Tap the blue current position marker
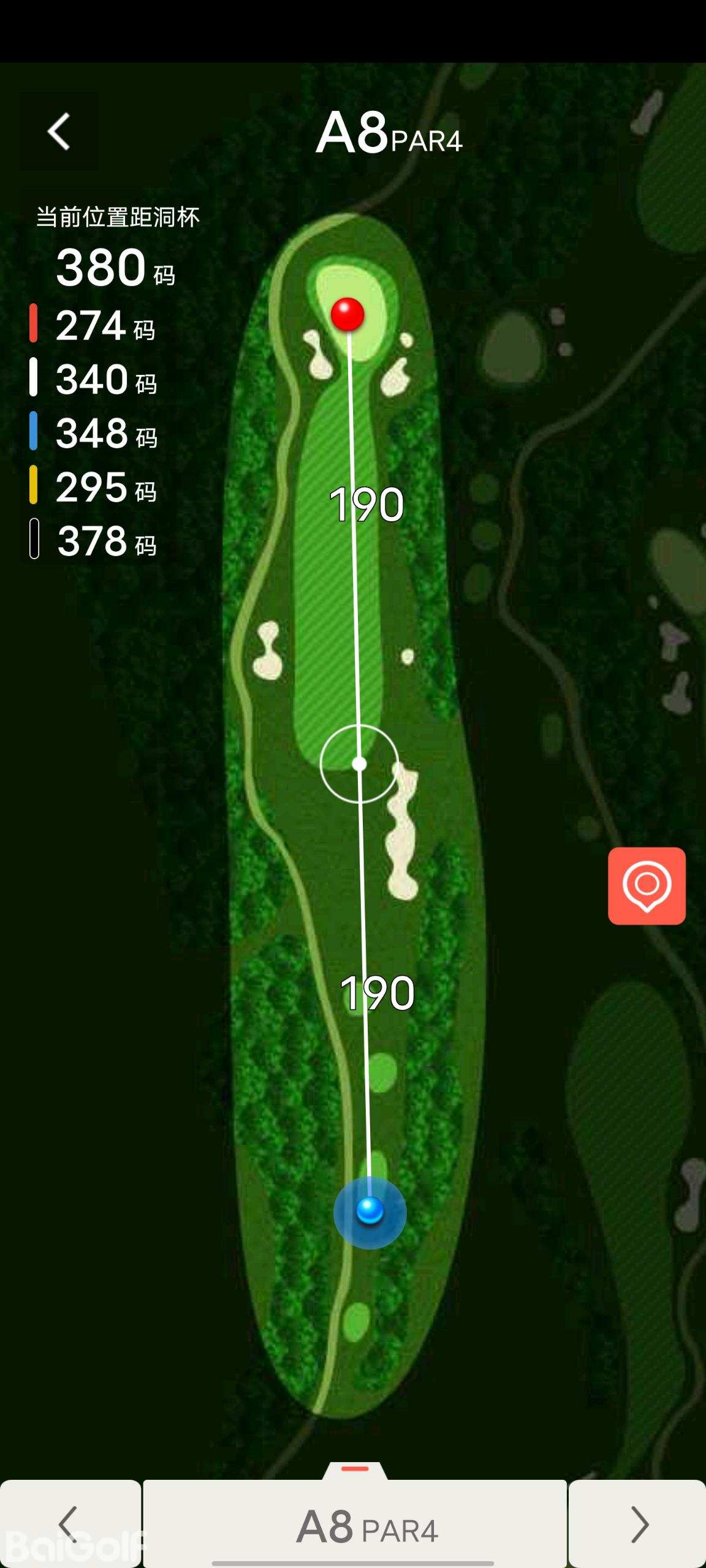 coord(370,1212)
